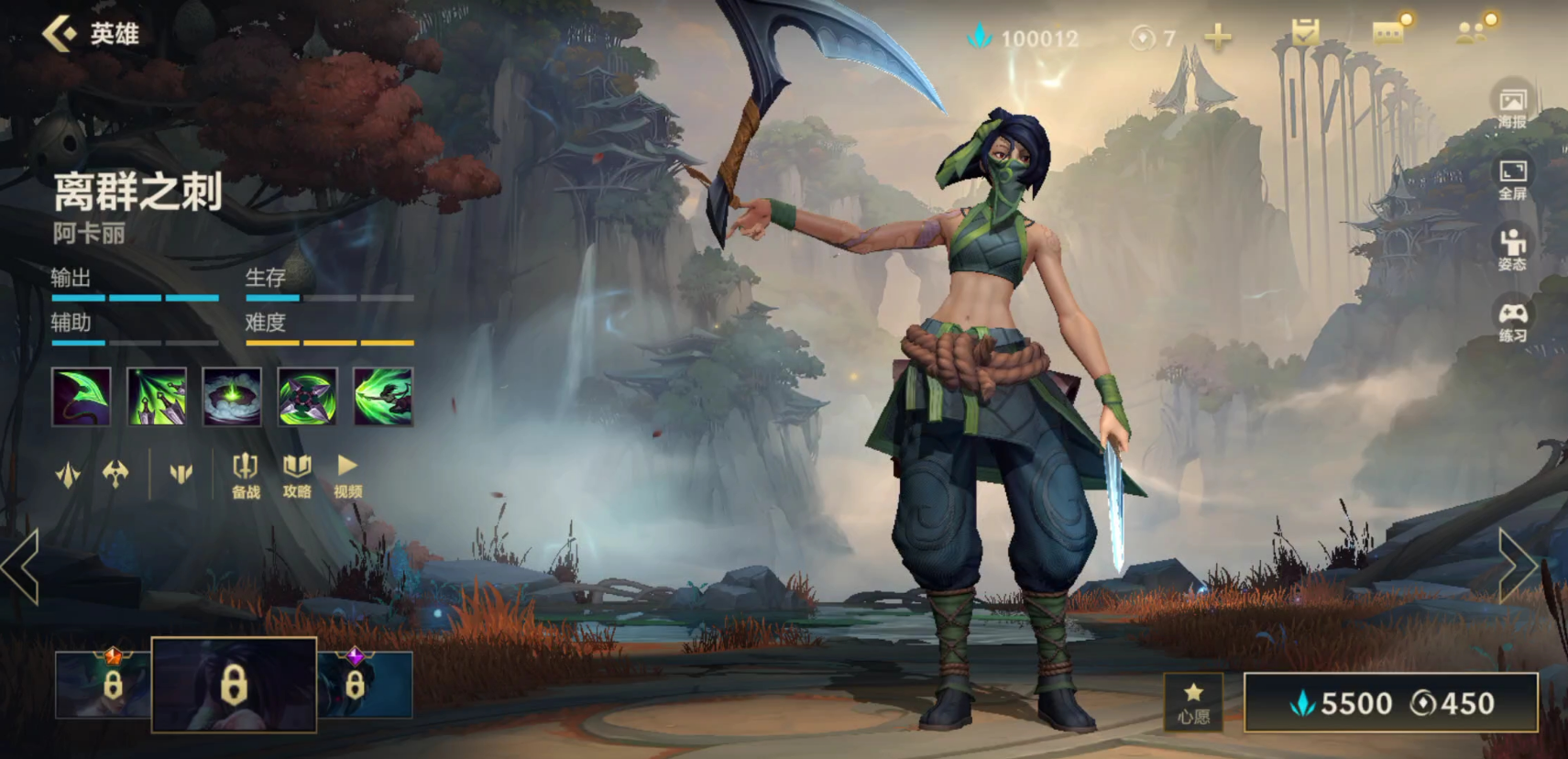The image size is (1568, 759).
Task: Play the 视频 champion video
Action: (347, 476)
